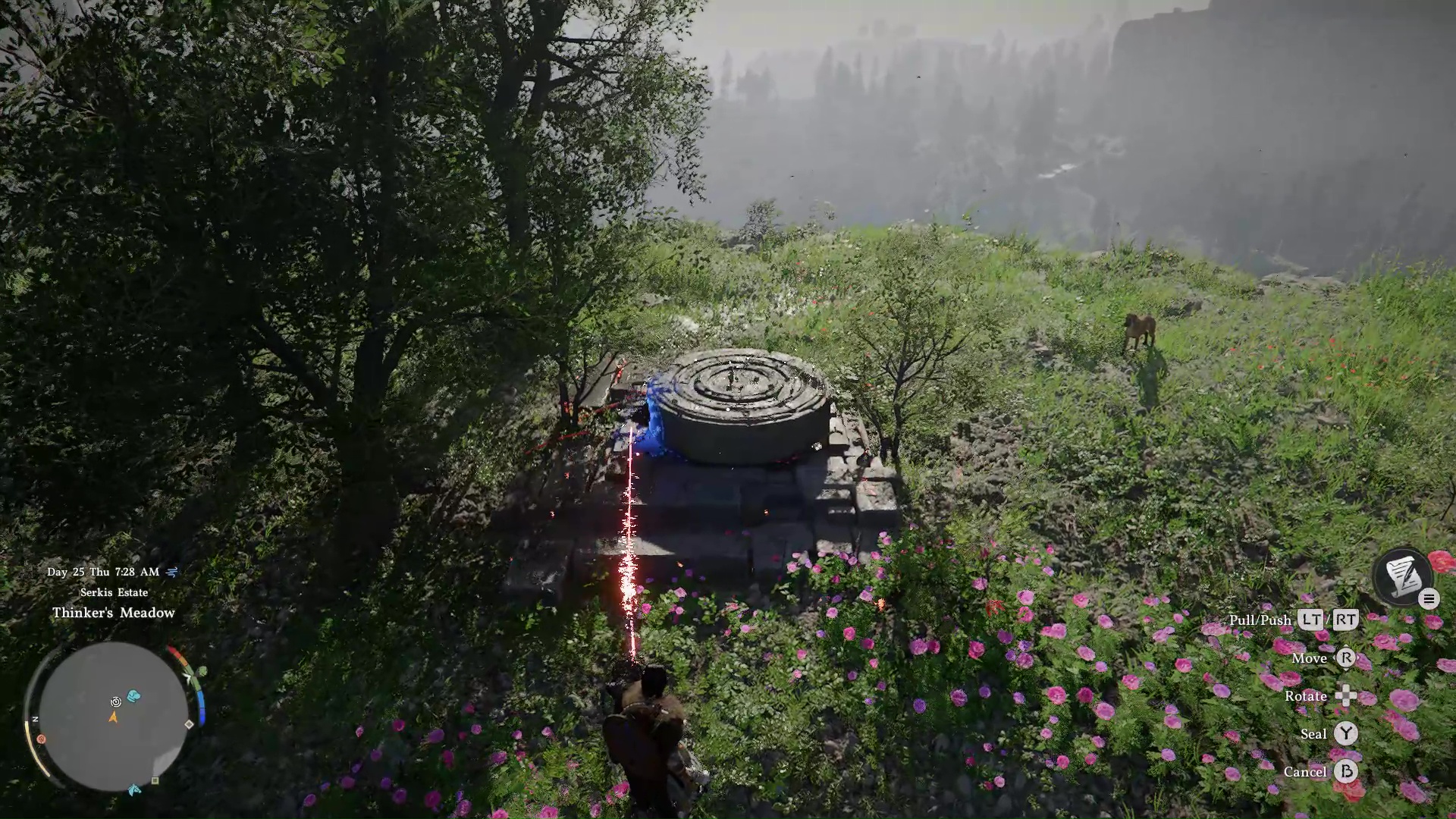
Task: Click the spiral objective icon on the minimap
Action: click(x=115, y=703)
